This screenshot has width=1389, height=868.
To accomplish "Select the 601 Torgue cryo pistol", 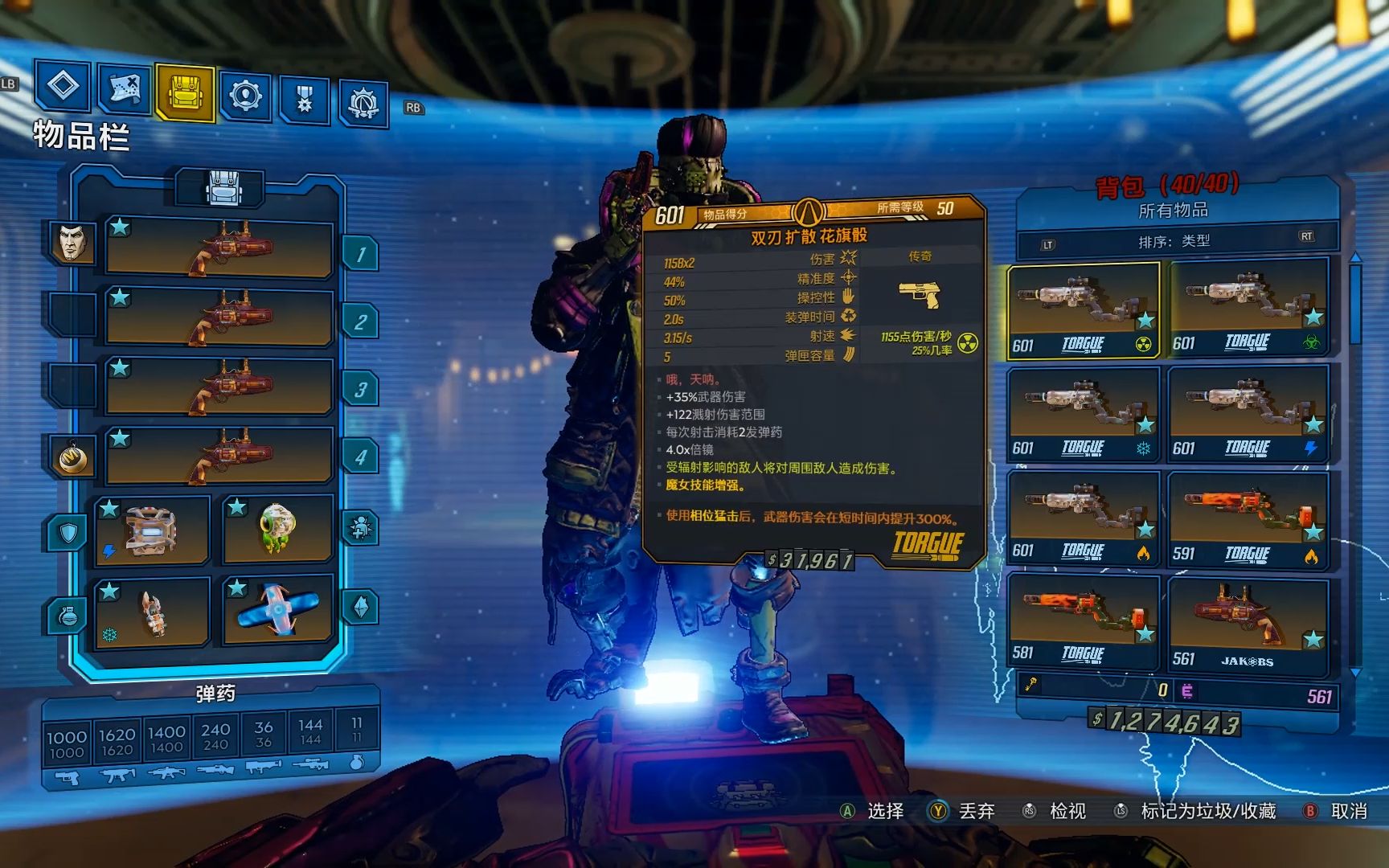I will (x=1084, y=415).
